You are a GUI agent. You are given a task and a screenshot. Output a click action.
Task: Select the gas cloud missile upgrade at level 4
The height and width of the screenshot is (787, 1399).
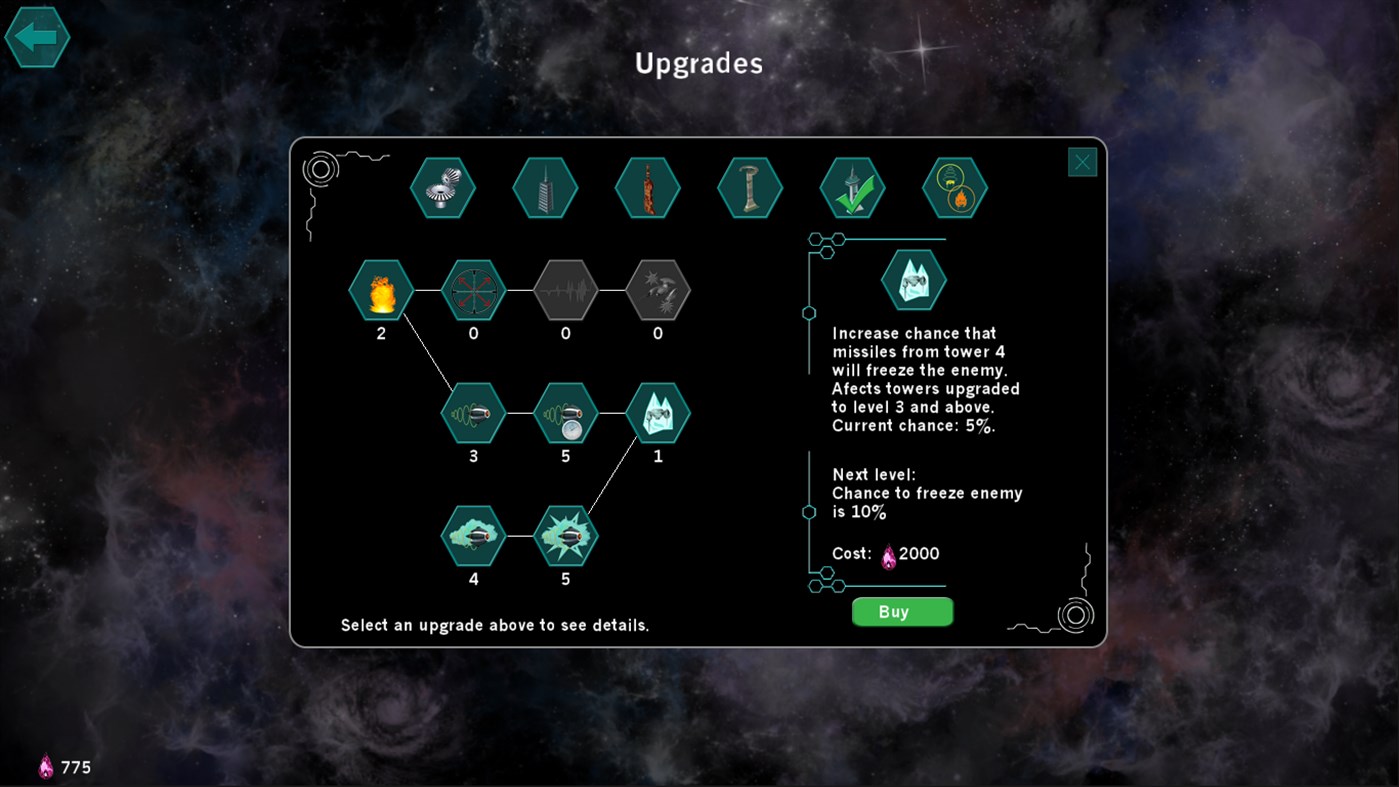click(x=473, y=535)
